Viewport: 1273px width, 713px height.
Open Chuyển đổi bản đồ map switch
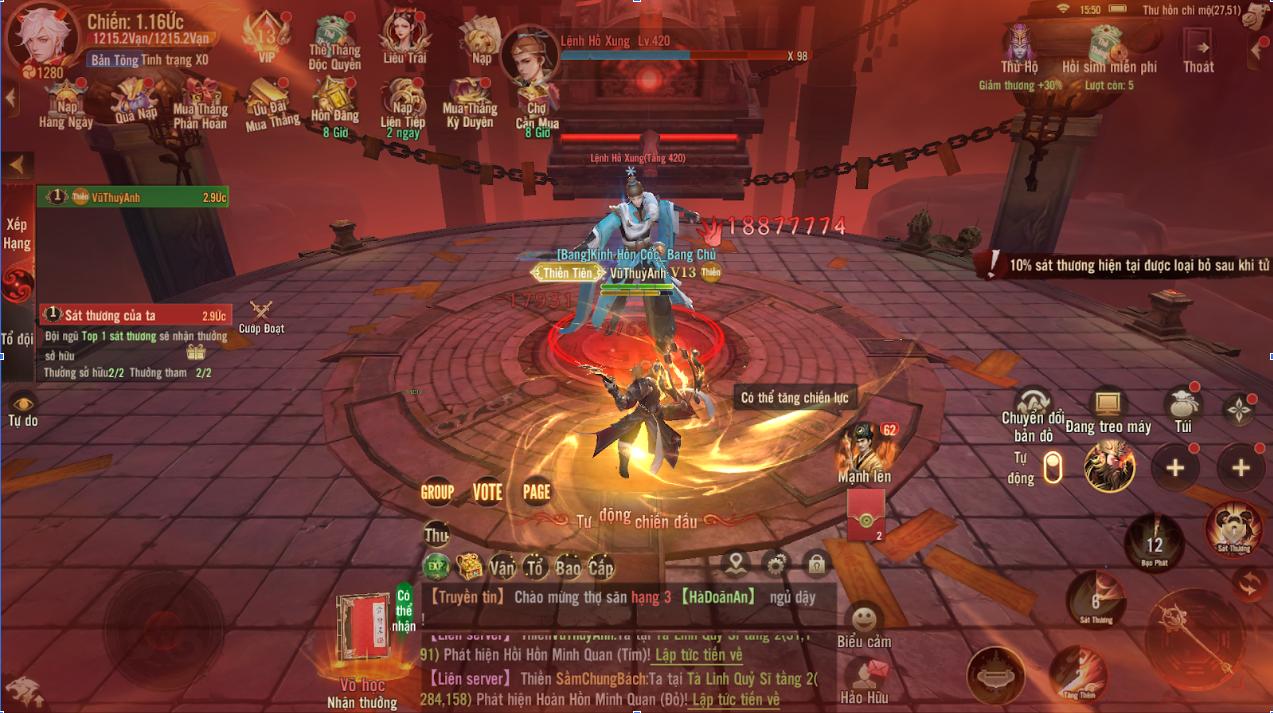coord(1033,408)
